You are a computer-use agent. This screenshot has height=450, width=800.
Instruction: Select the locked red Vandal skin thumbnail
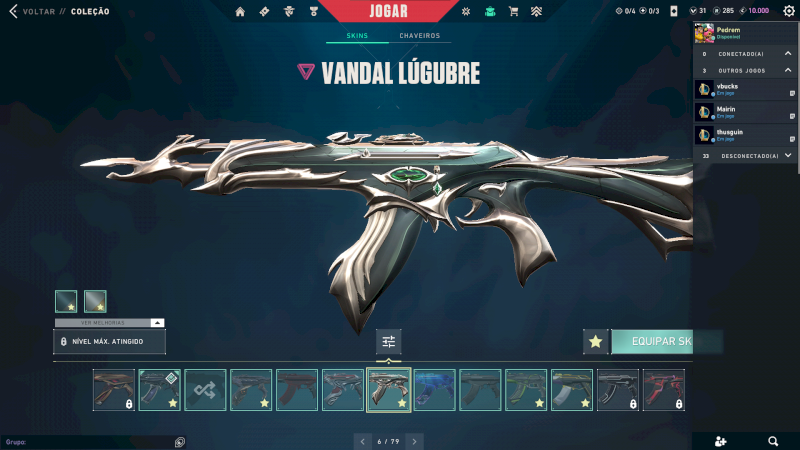[x=664, y=390]
